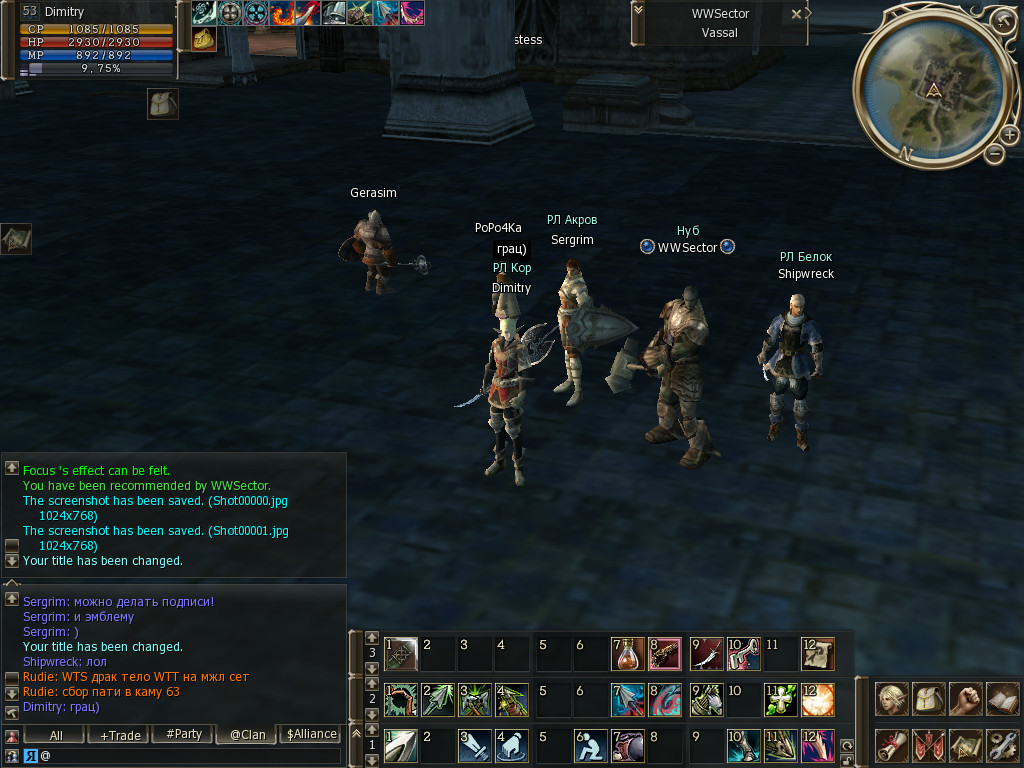
Task: Use the key item on the hotbar
Action: point(743,654)
